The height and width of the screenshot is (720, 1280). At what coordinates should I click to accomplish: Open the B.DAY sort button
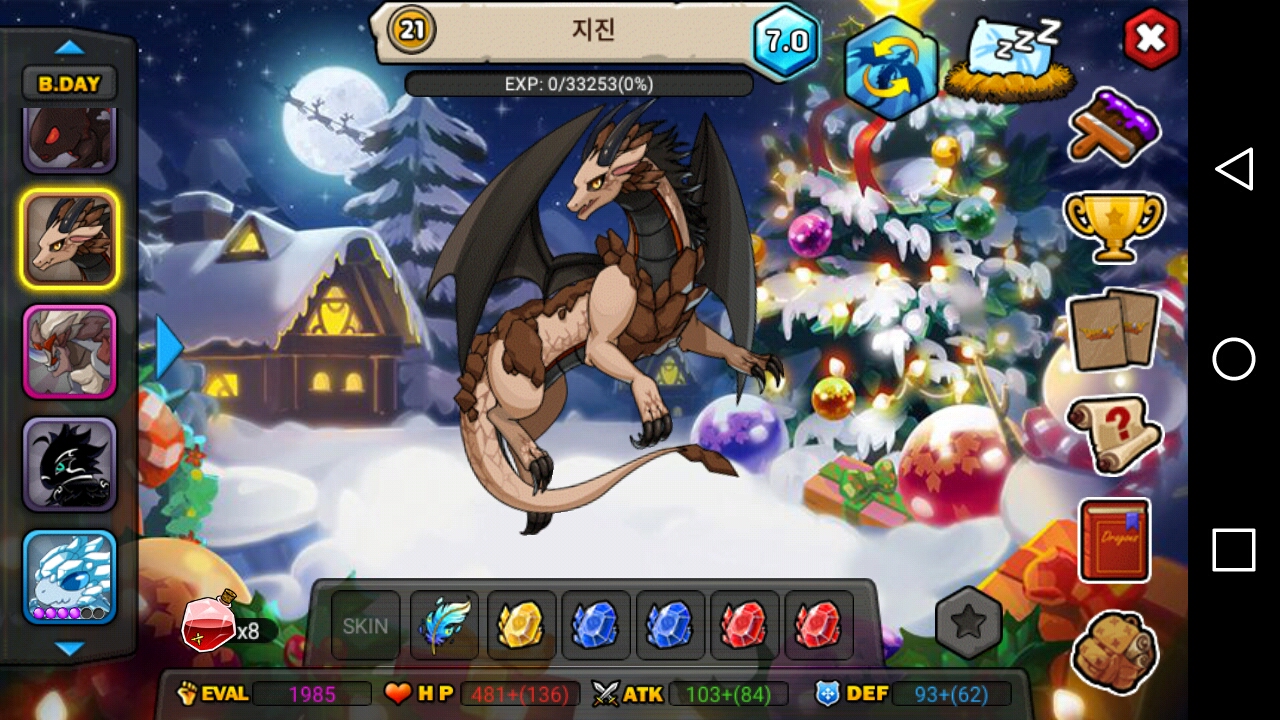click(69, 84)
